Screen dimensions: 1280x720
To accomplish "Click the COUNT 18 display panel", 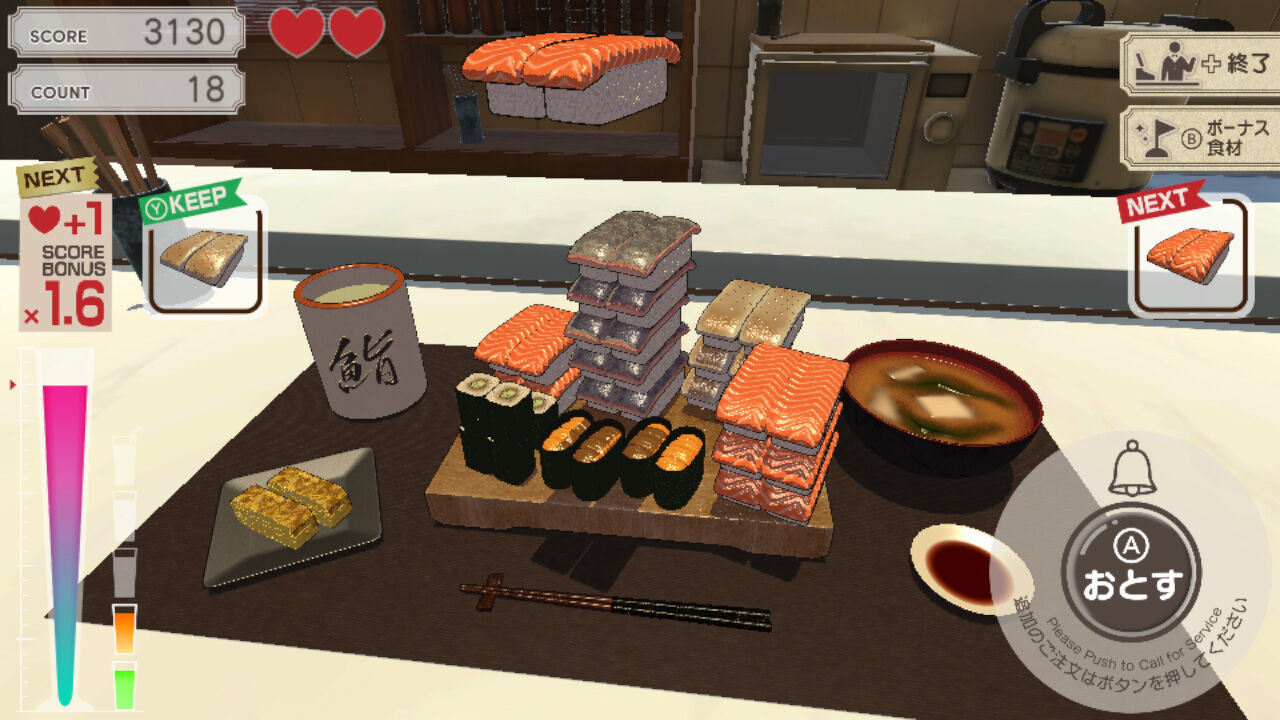I will (x=124, y=91).
